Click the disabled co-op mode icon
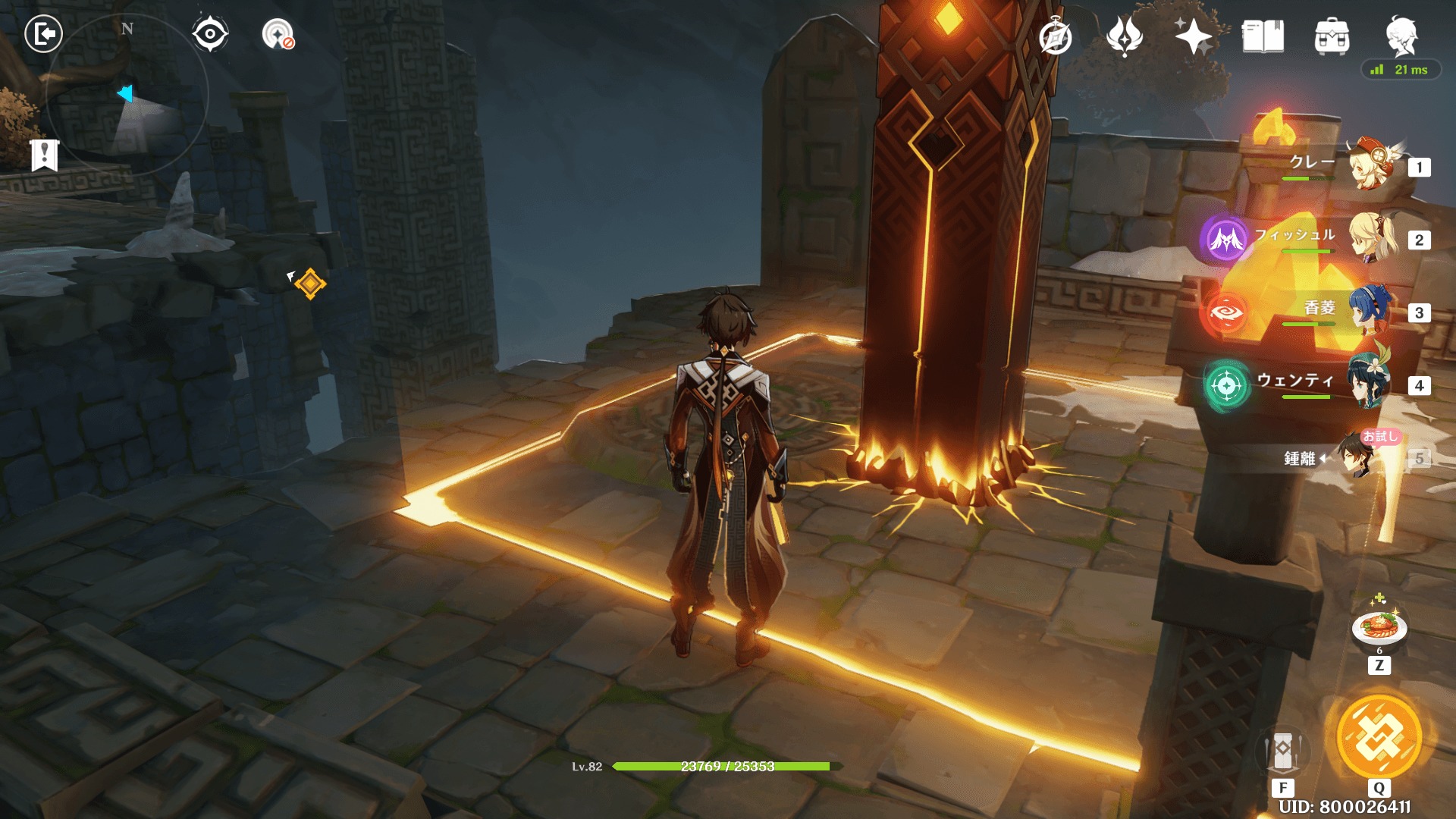The image size is (1456, 819). pyautogui.click(x=278, y=34)
